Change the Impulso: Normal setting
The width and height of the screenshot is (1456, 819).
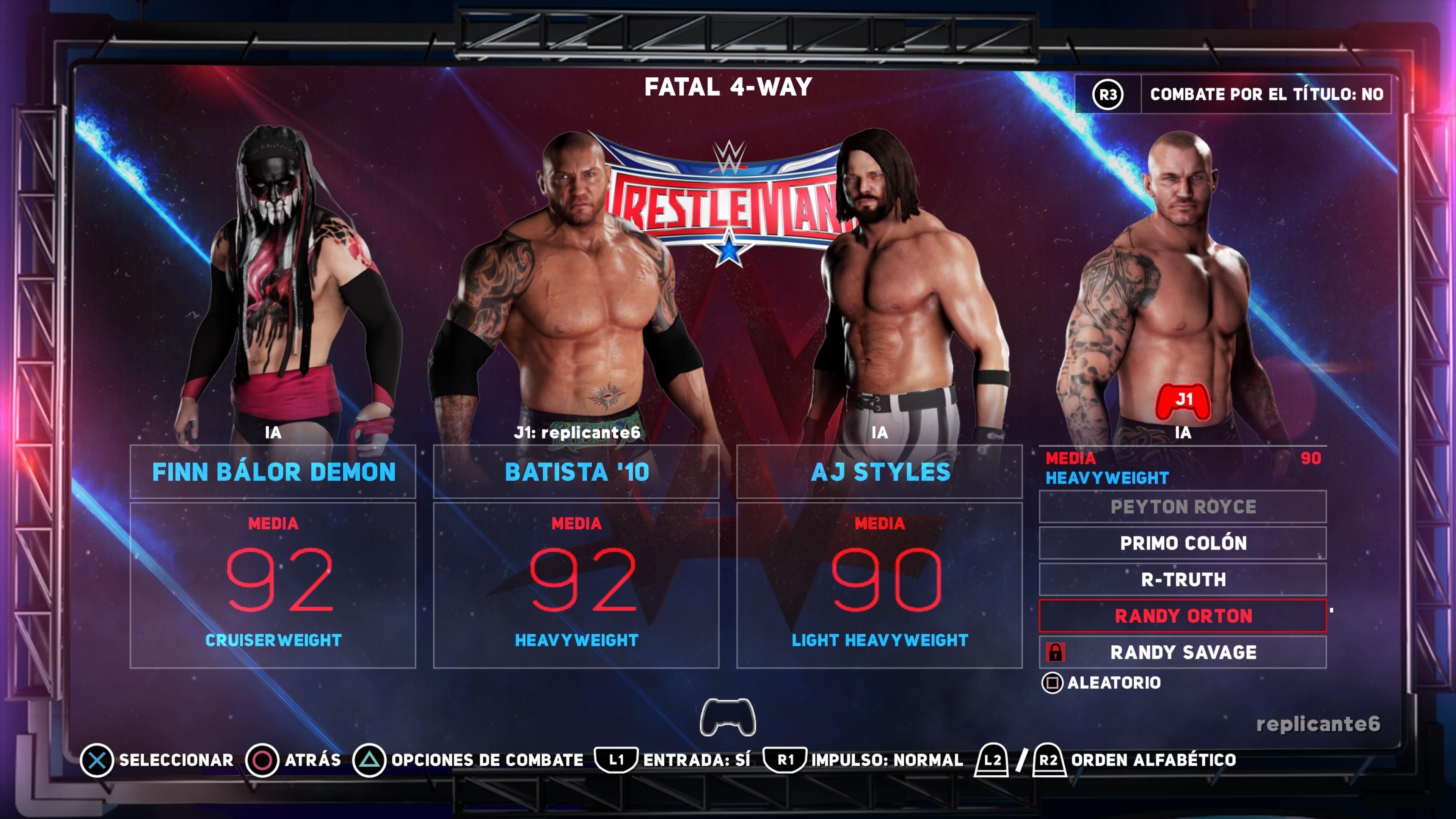tap(863, 760)
